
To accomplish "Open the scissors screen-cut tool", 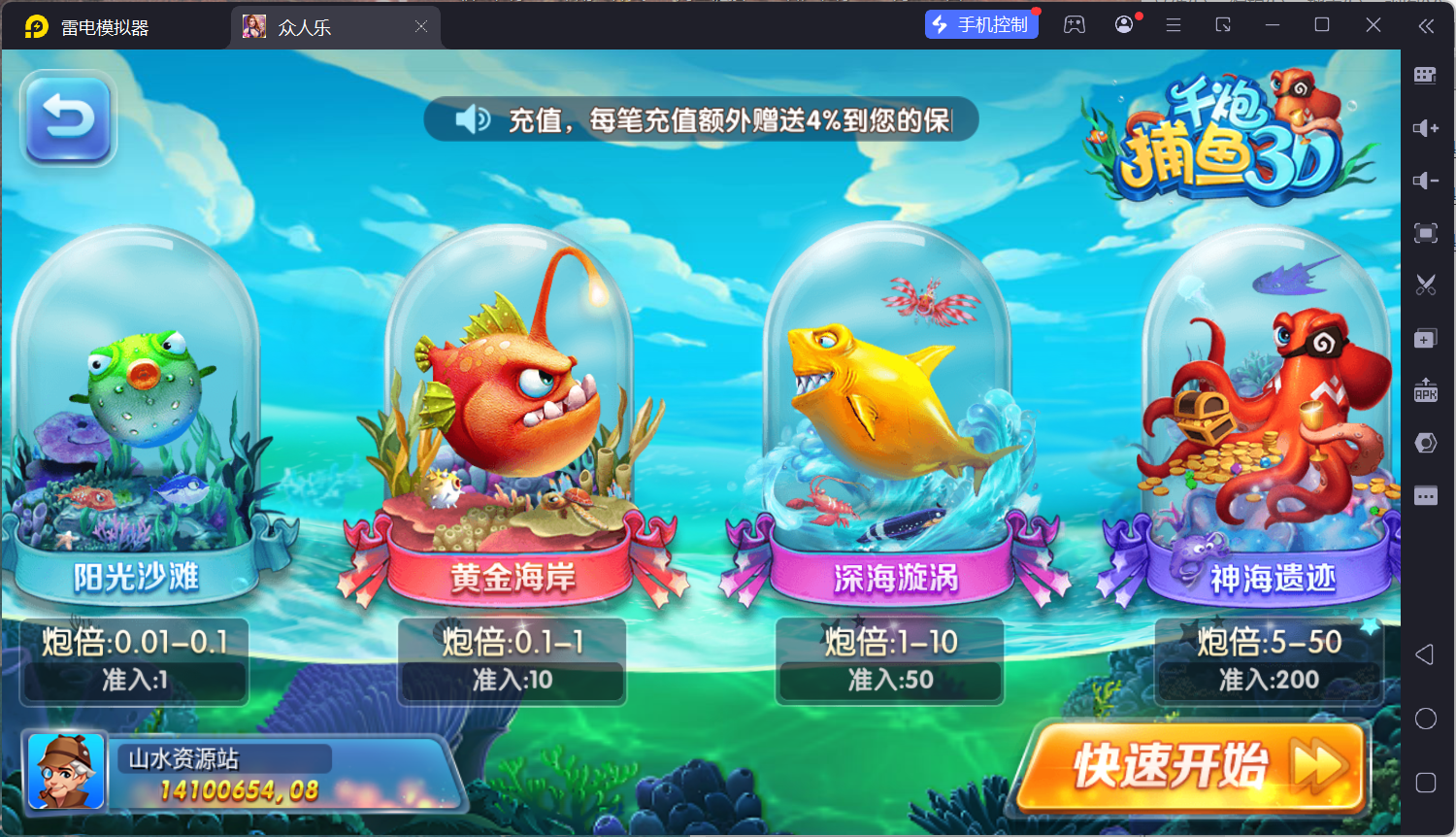I will (1425, 285).
